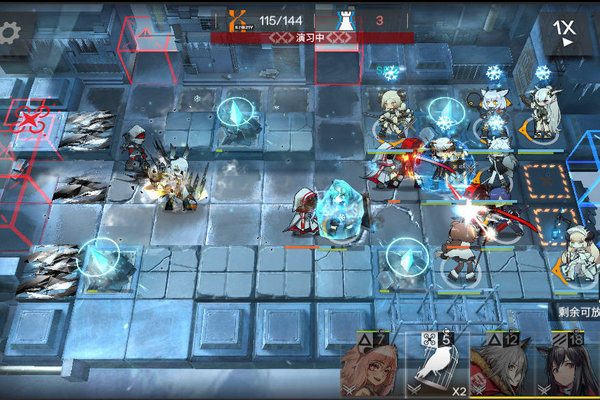The width and height of the screenshot is (600, 400).
Task: Open the settings gear menu
Action: click(x=9, y=32)
